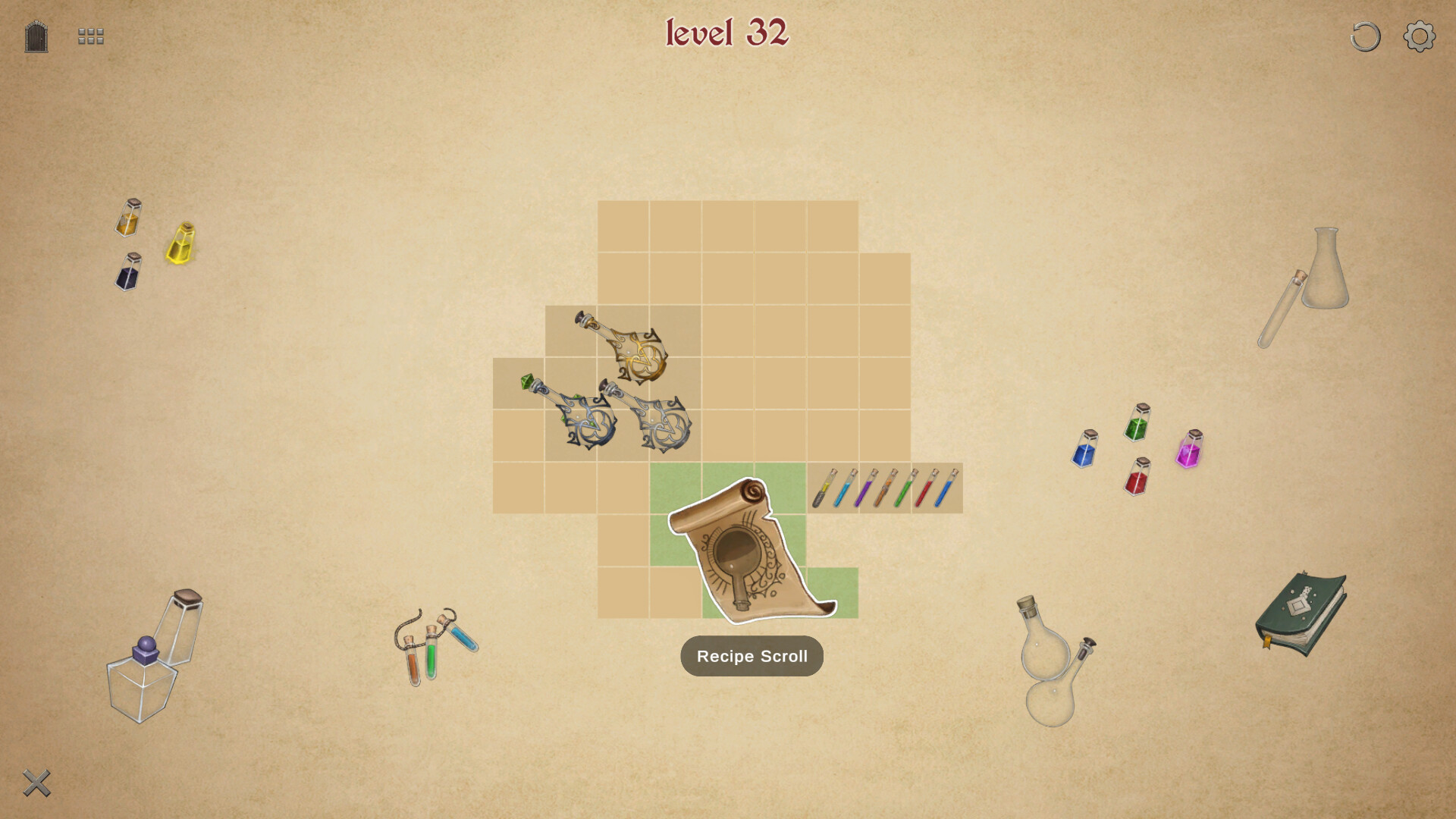Select the trio of corked hanging test tubes
The width and height of the screenshot is (1456, 819).
[x=438, y=648]
